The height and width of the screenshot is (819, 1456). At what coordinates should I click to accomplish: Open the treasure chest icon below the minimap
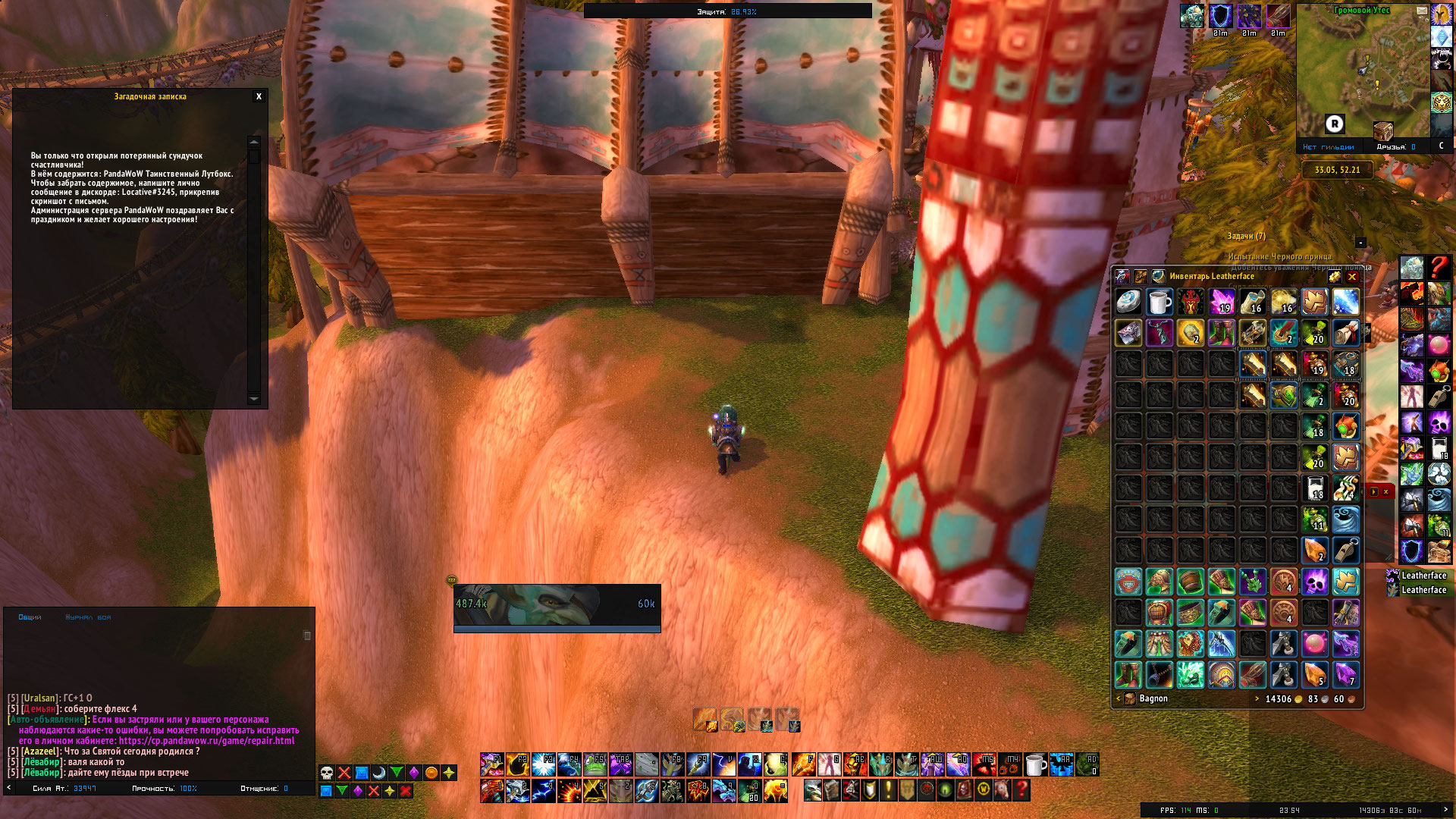pyautogui.click(x=1382, y=130)
